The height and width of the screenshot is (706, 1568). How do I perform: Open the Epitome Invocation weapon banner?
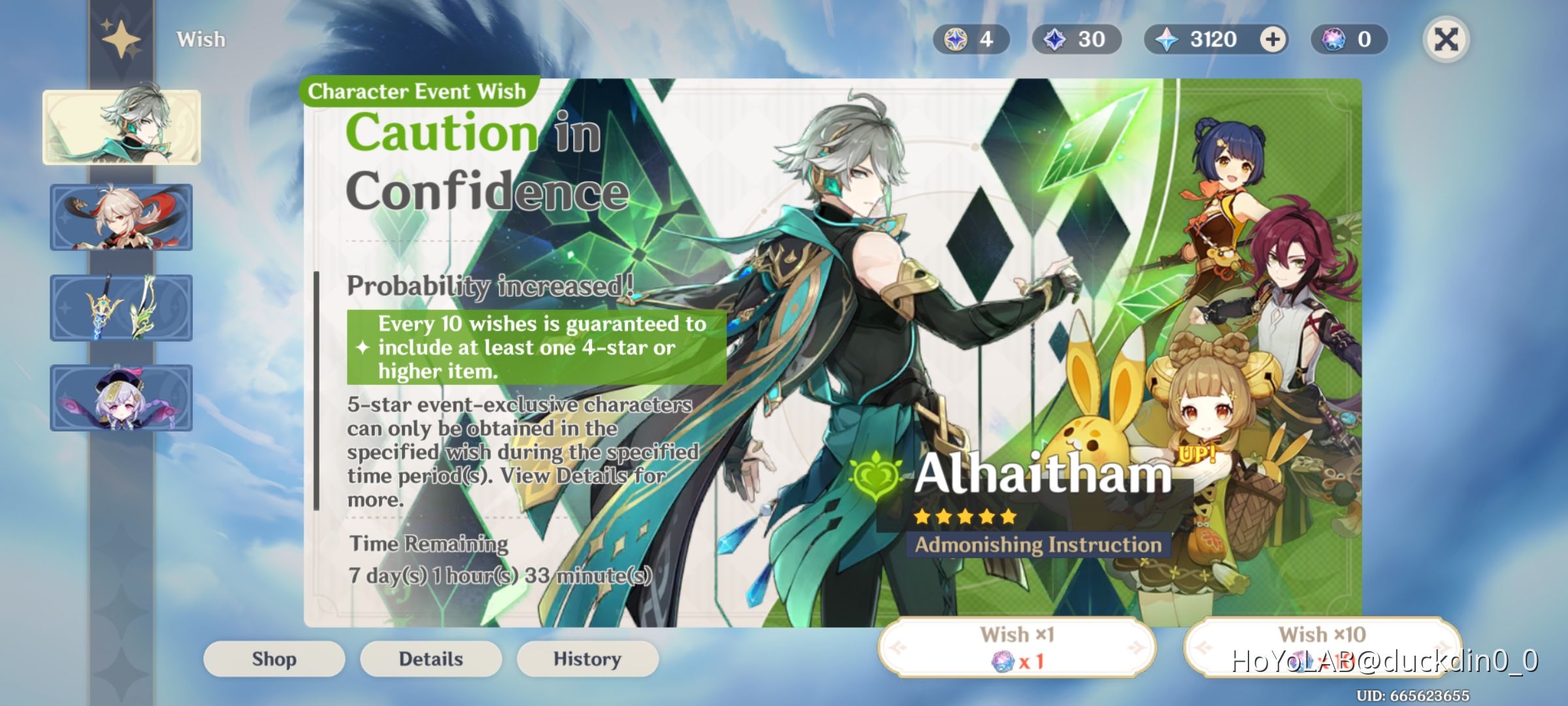tap(122, 308)
